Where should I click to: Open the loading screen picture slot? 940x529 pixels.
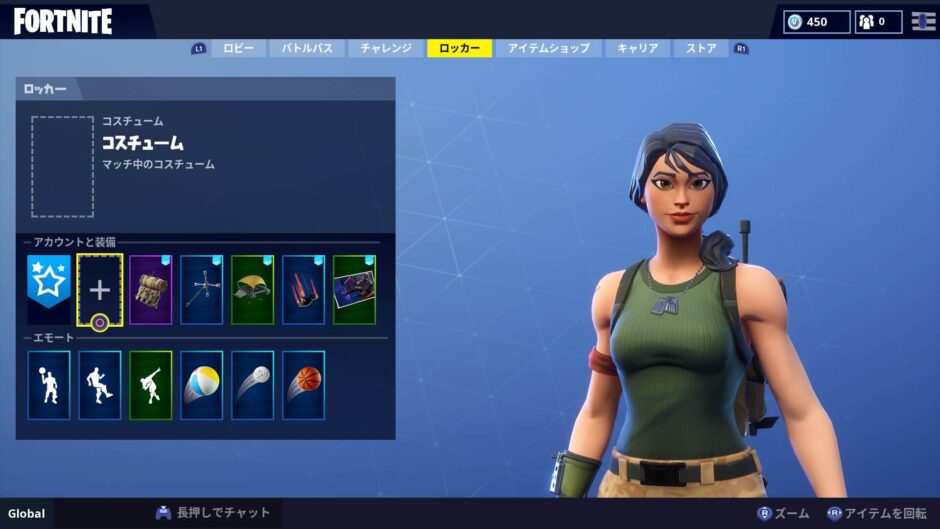point(354,289)
